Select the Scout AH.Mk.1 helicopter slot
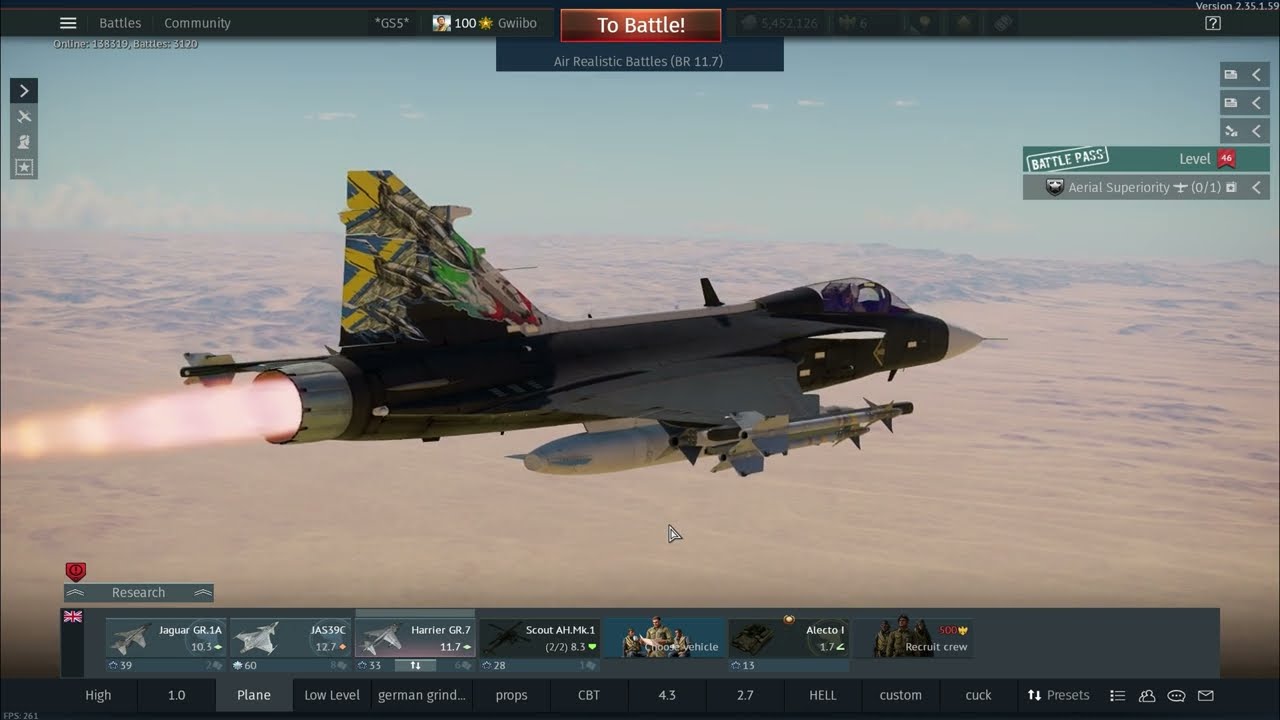Viewport: 1280px width, 720px height. pos(539,638)
